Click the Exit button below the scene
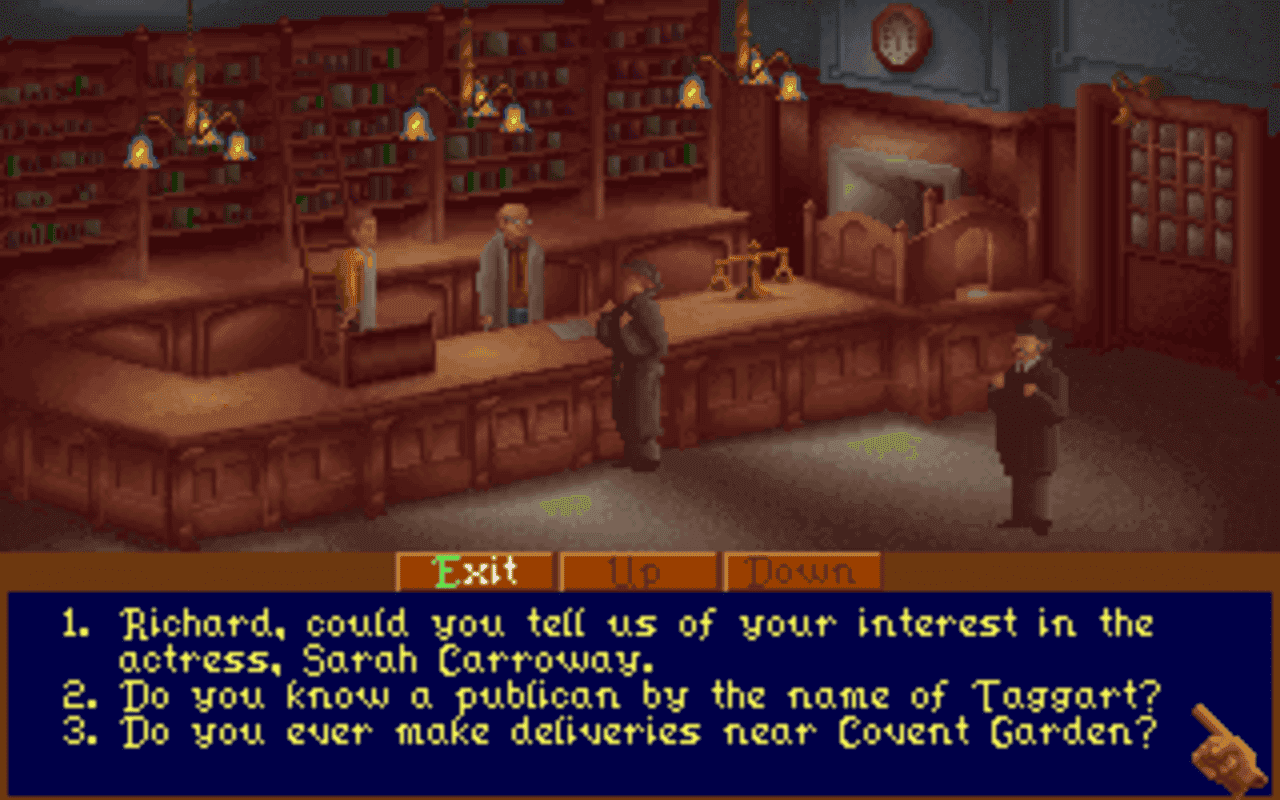 point(475,572)
